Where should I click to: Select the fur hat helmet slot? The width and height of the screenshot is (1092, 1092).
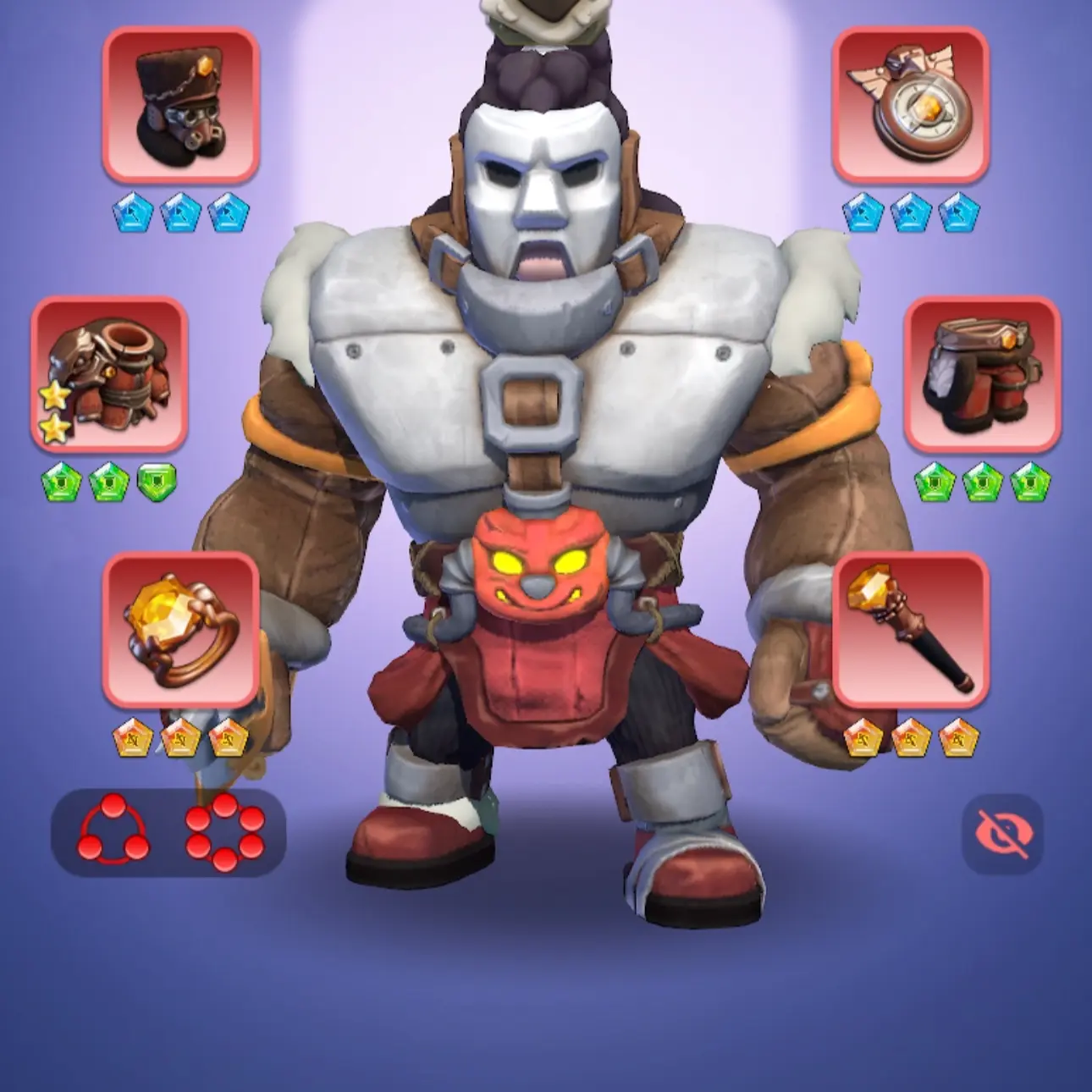tap(180, 105)
